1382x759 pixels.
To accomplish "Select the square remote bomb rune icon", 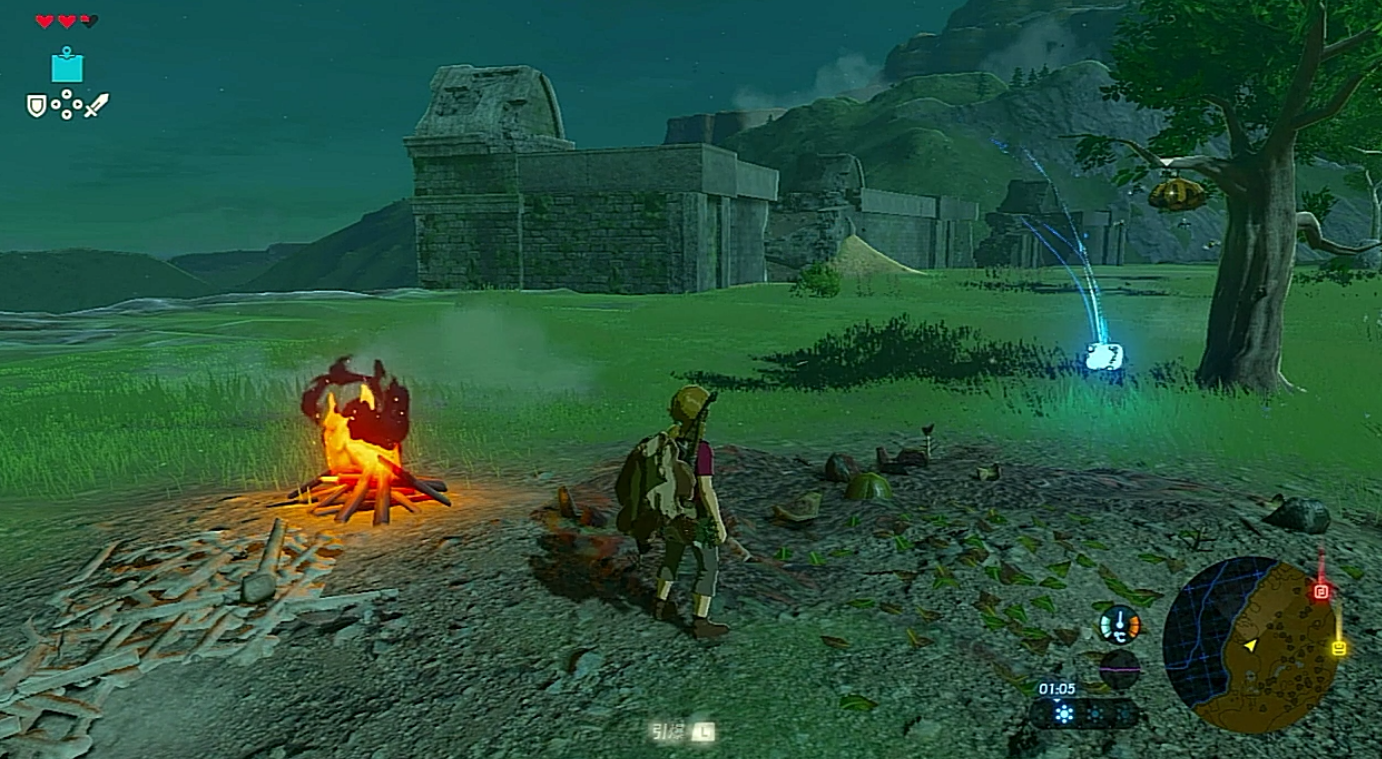I will point(67,66).
